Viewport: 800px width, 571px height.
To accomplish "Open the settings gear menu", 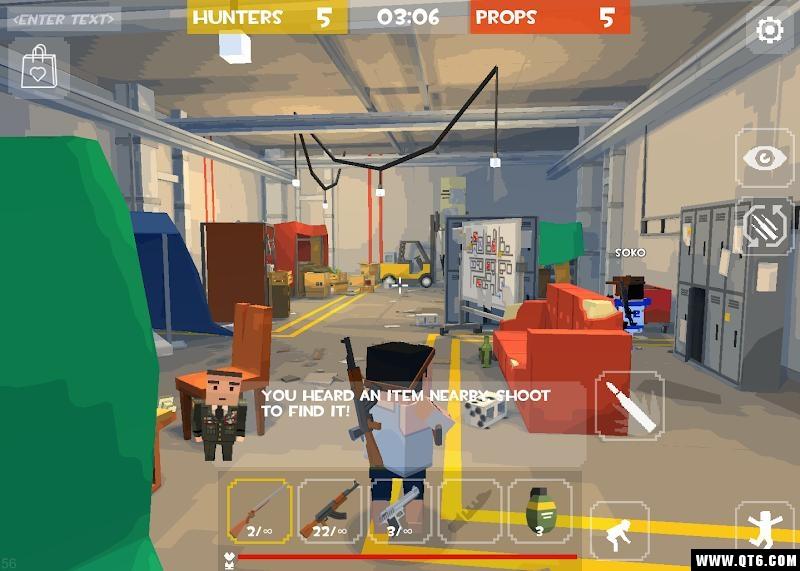I will click(769, 30).
